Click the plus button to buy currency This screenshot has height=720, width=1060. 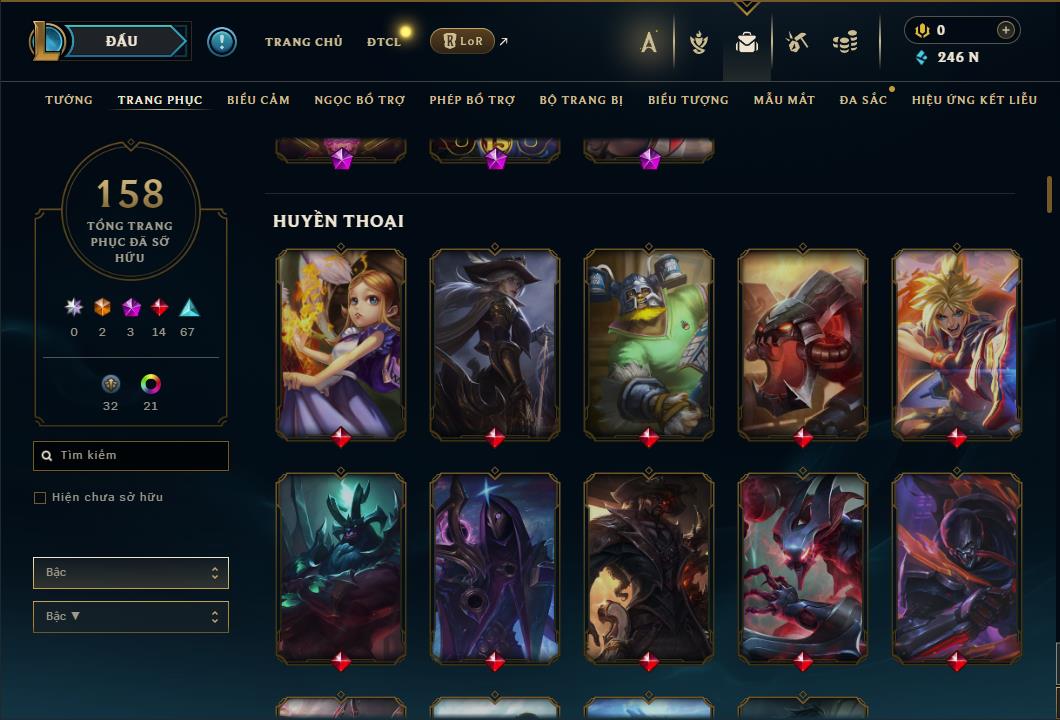click(1005, 31)
